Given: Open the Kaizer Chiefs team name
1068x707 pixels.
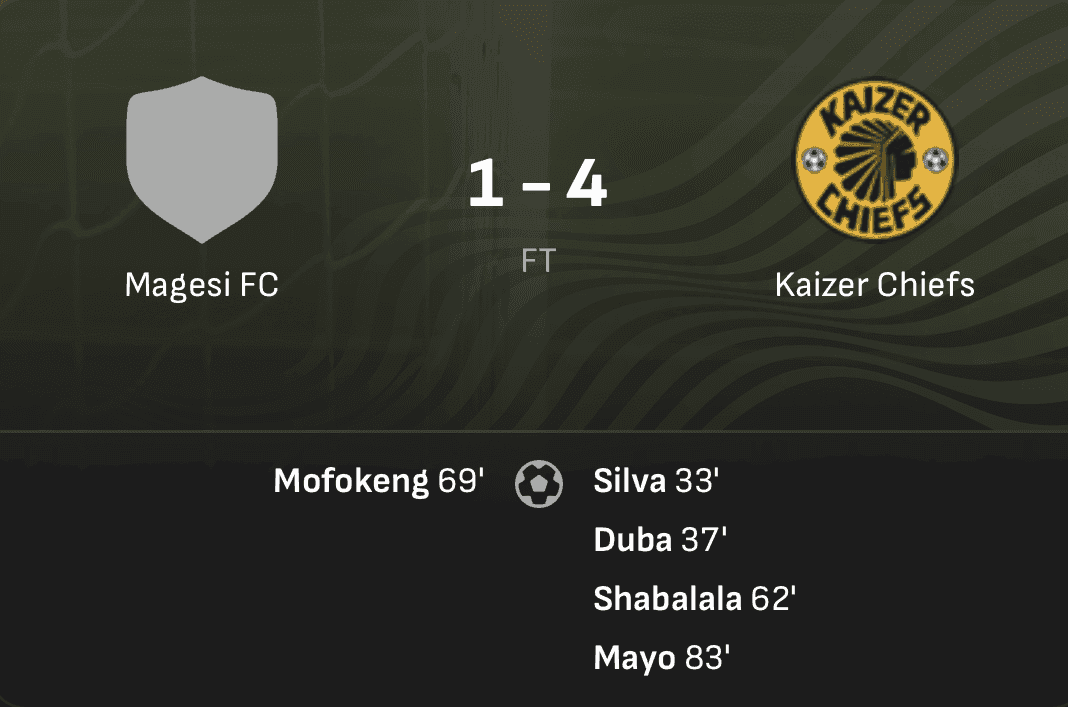Looking at the screenshot, I should (x=874, y=285).
